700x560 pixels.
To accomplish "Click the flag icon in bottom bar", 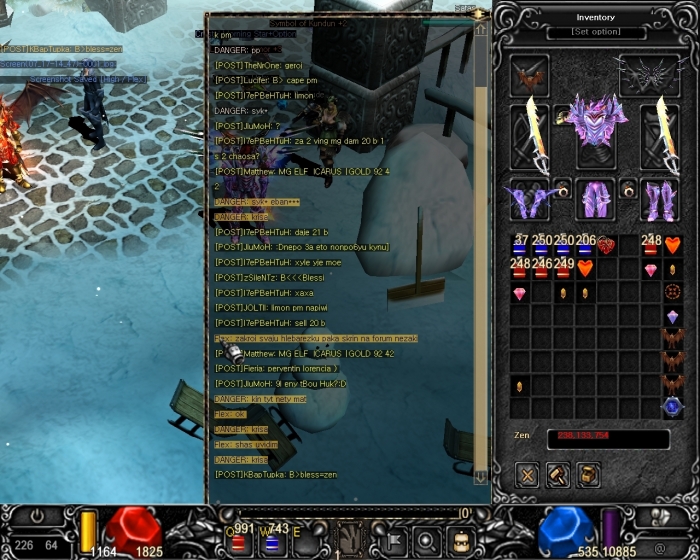I will [x=391, y=543].
